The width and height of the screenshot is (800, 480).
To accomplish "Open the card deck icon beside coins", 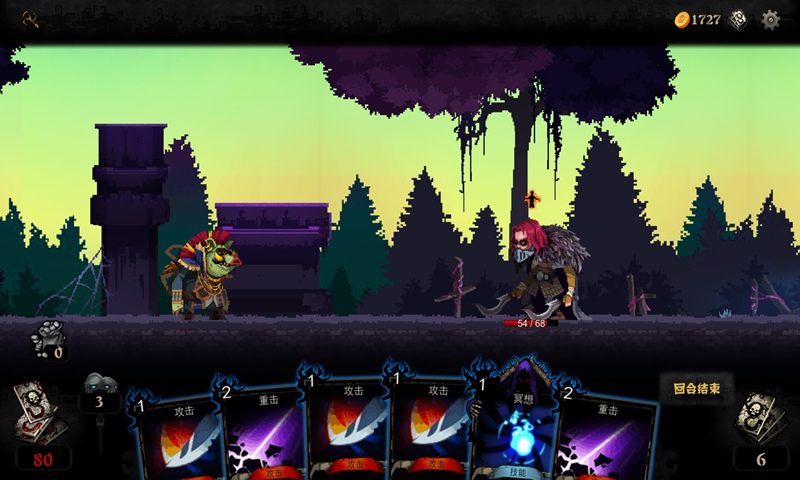I will 738,19.
